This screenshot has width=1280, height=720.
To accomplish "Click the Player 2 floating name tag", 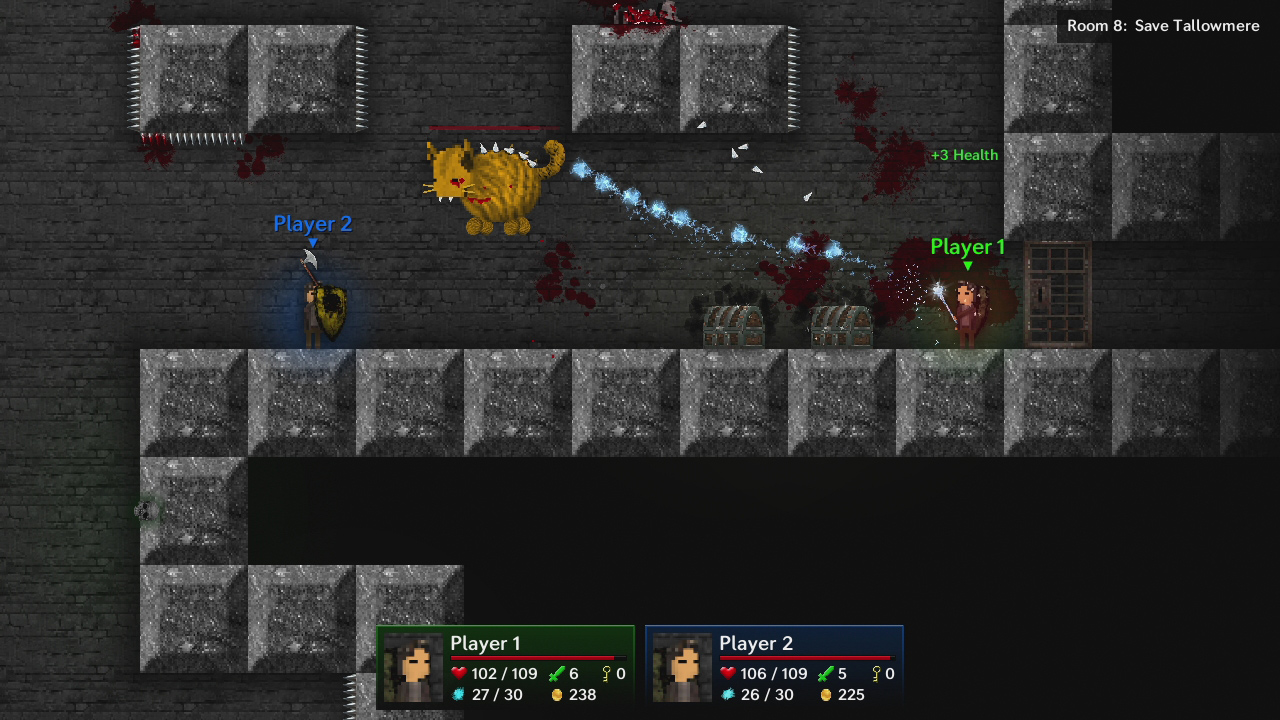I will tap(312, 224).
